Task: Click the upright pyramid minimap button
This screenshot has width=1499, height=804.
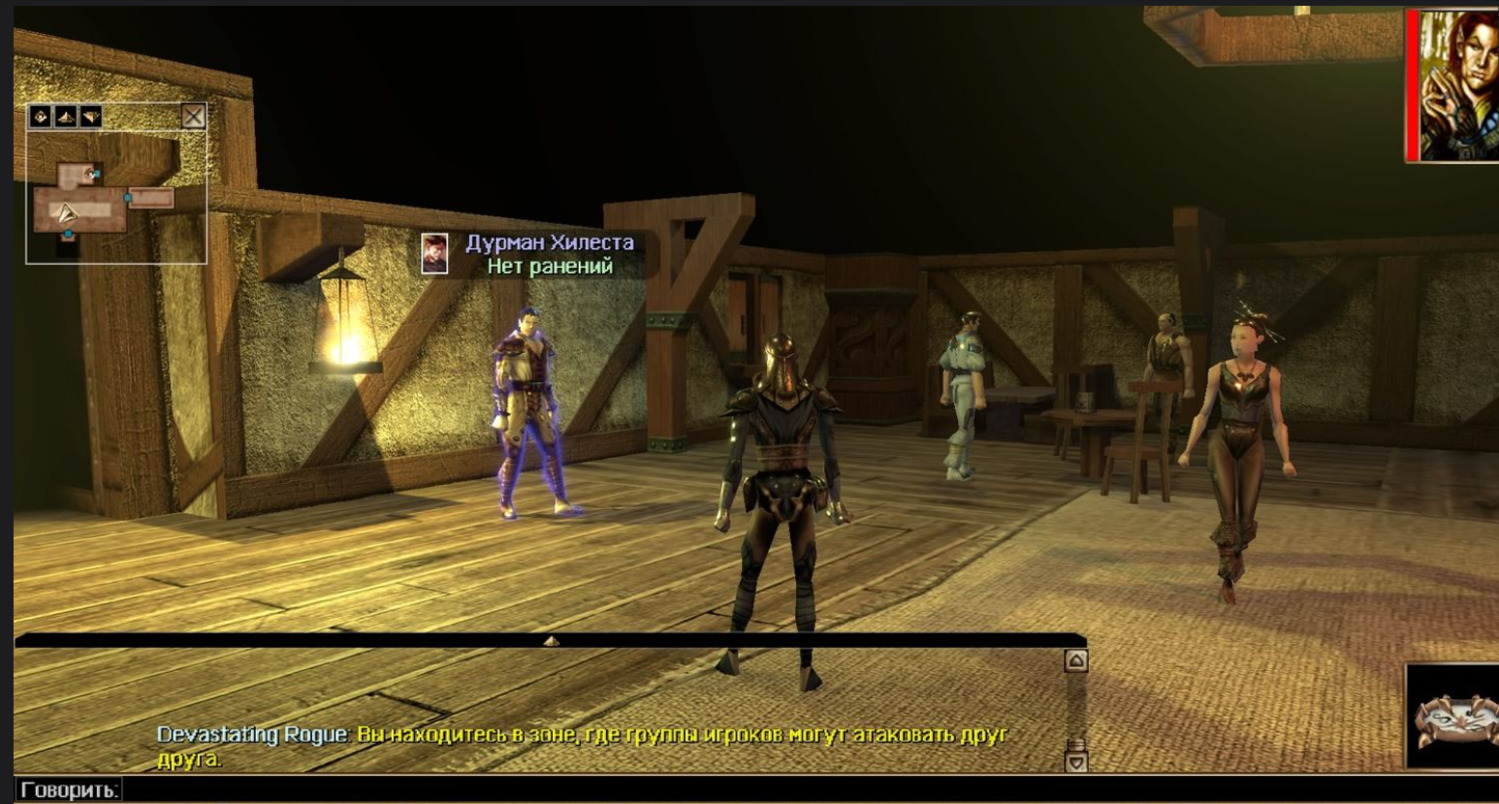Action: point(66,117)
